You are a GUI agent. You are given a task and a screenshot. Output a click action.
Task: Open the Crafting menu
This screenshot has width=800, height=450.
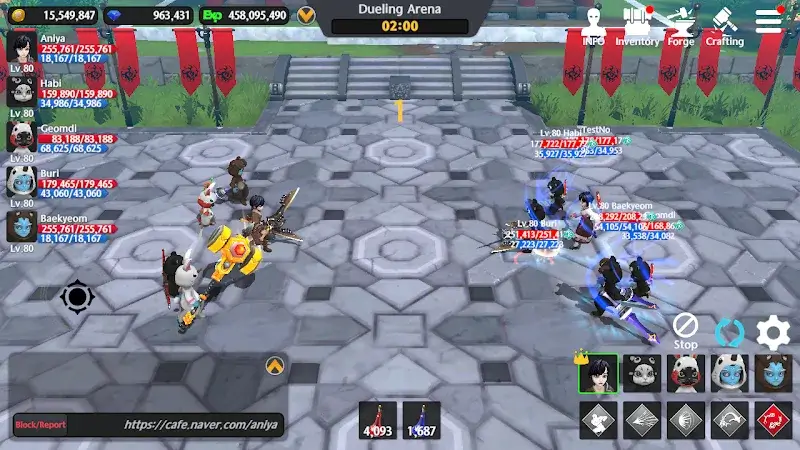(725, 27)
